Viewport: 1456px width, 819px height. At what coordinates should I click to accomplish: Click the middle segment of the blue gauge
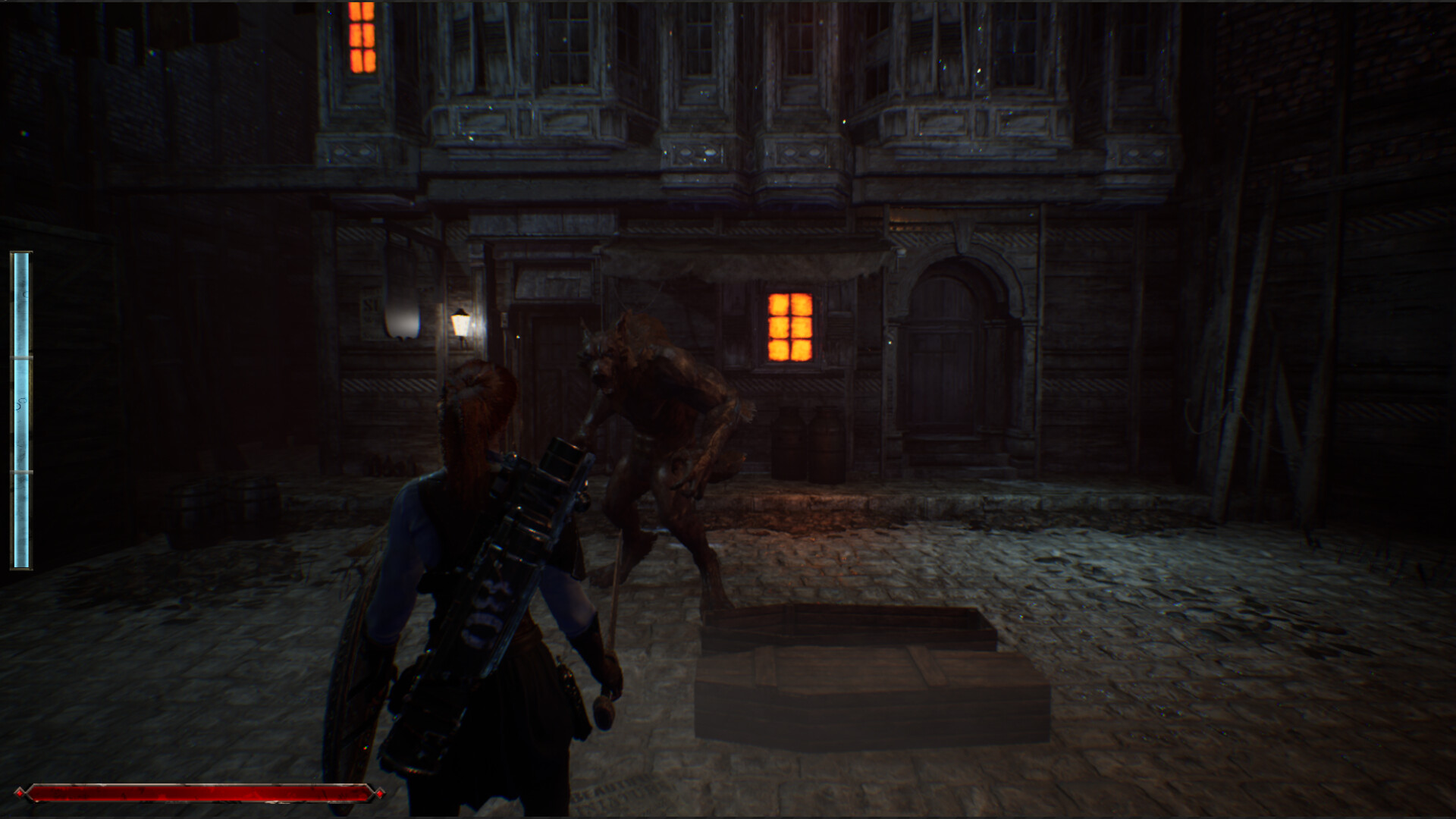[20, 409]
